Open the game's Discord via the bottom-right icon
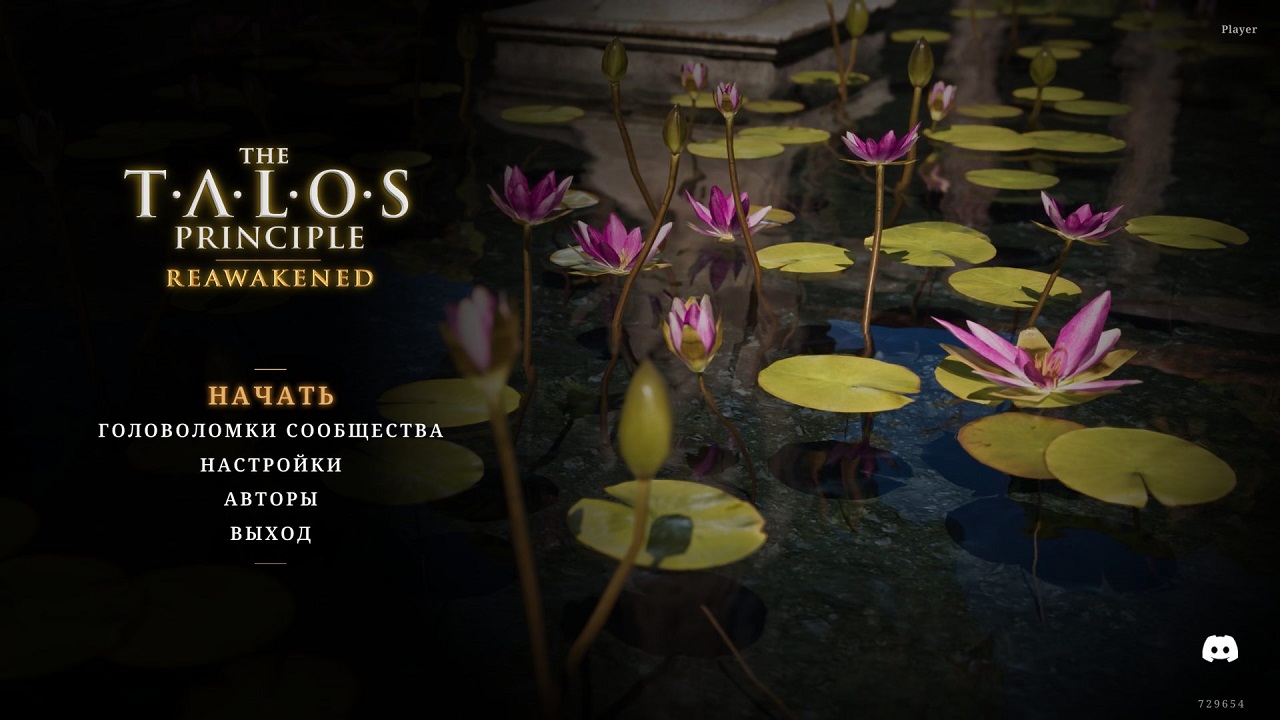The height and width of the screenshot is (720, 1280). tap(1219, 646)
